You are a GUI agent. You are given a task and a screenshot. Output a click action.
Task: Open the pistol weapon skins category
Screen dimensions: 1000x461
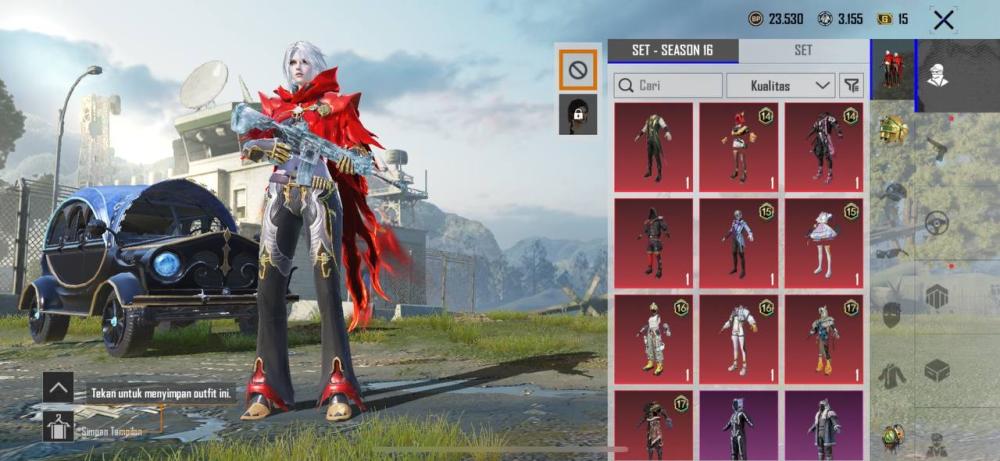pos(936,149)
